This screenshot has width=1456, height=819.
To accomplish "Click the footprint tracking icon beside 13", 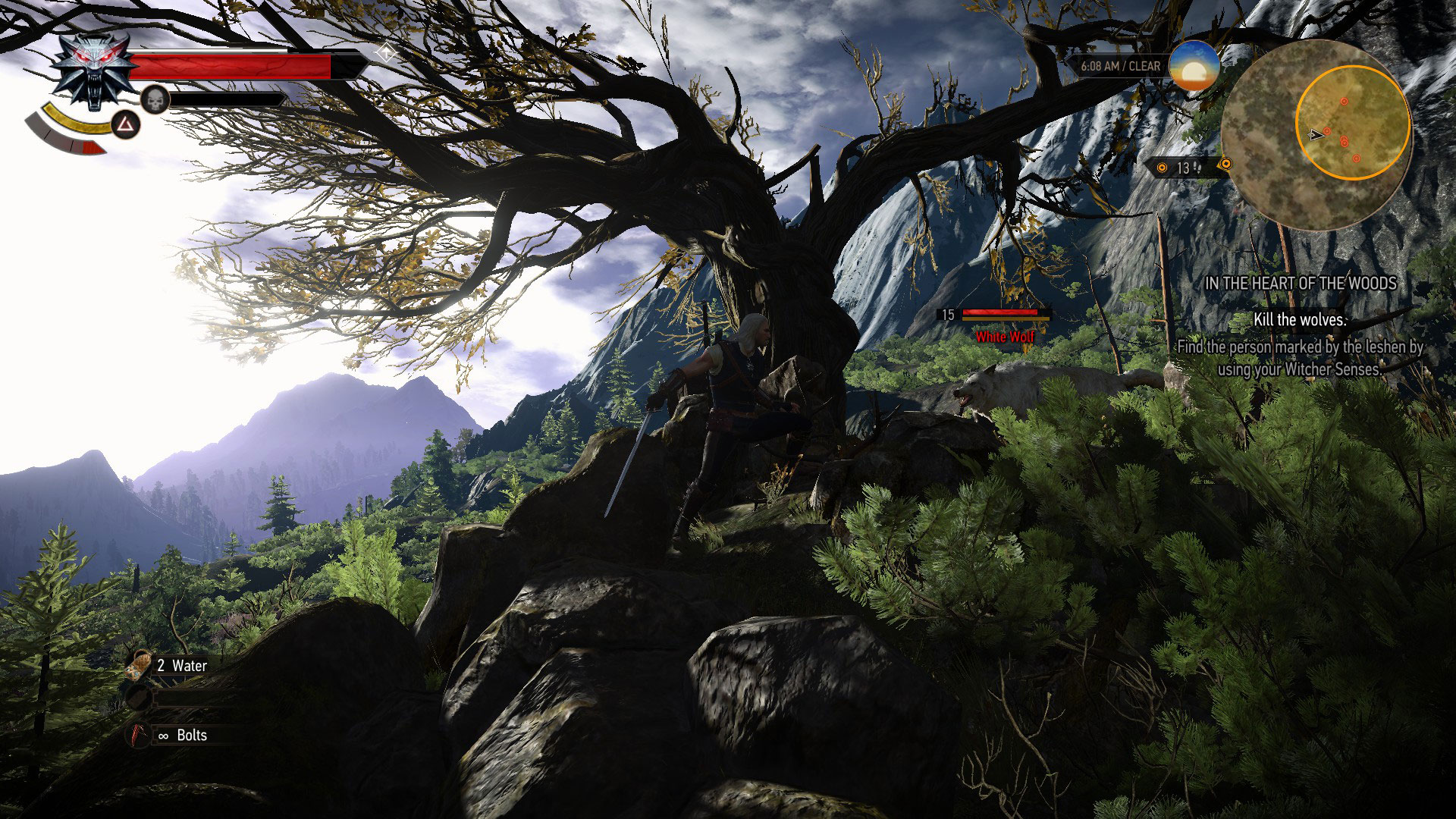I will [1197, 168].
